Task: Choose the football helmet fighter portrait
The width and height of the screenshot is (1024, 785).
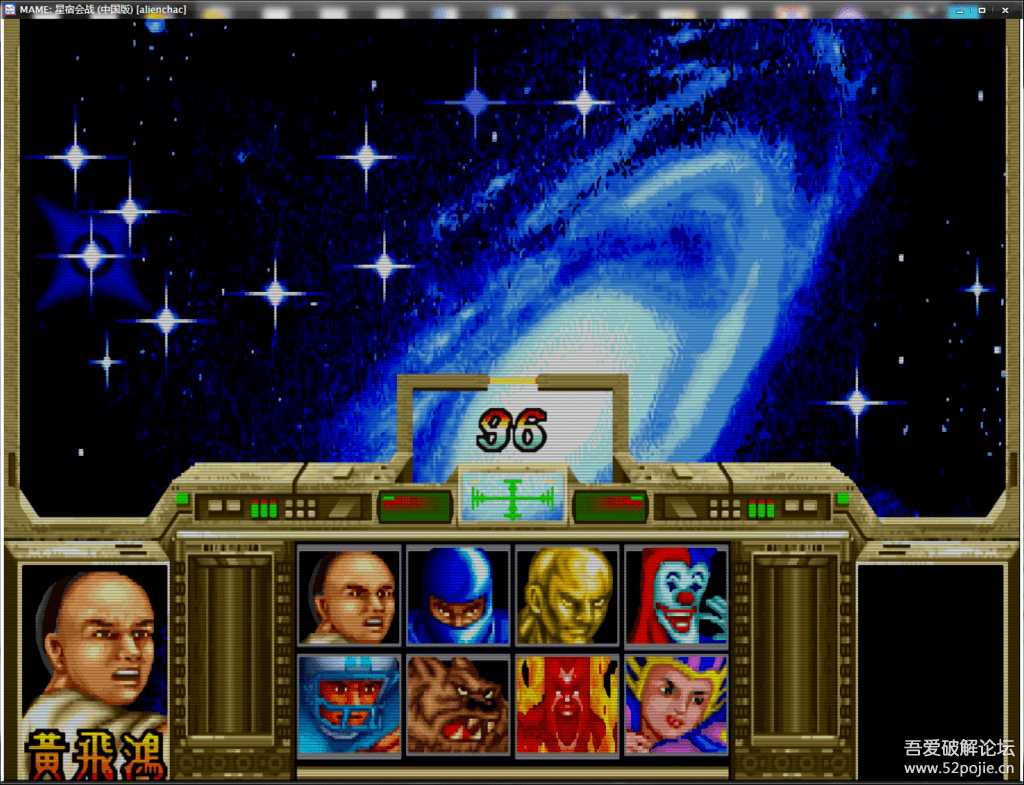Action: 349,705
